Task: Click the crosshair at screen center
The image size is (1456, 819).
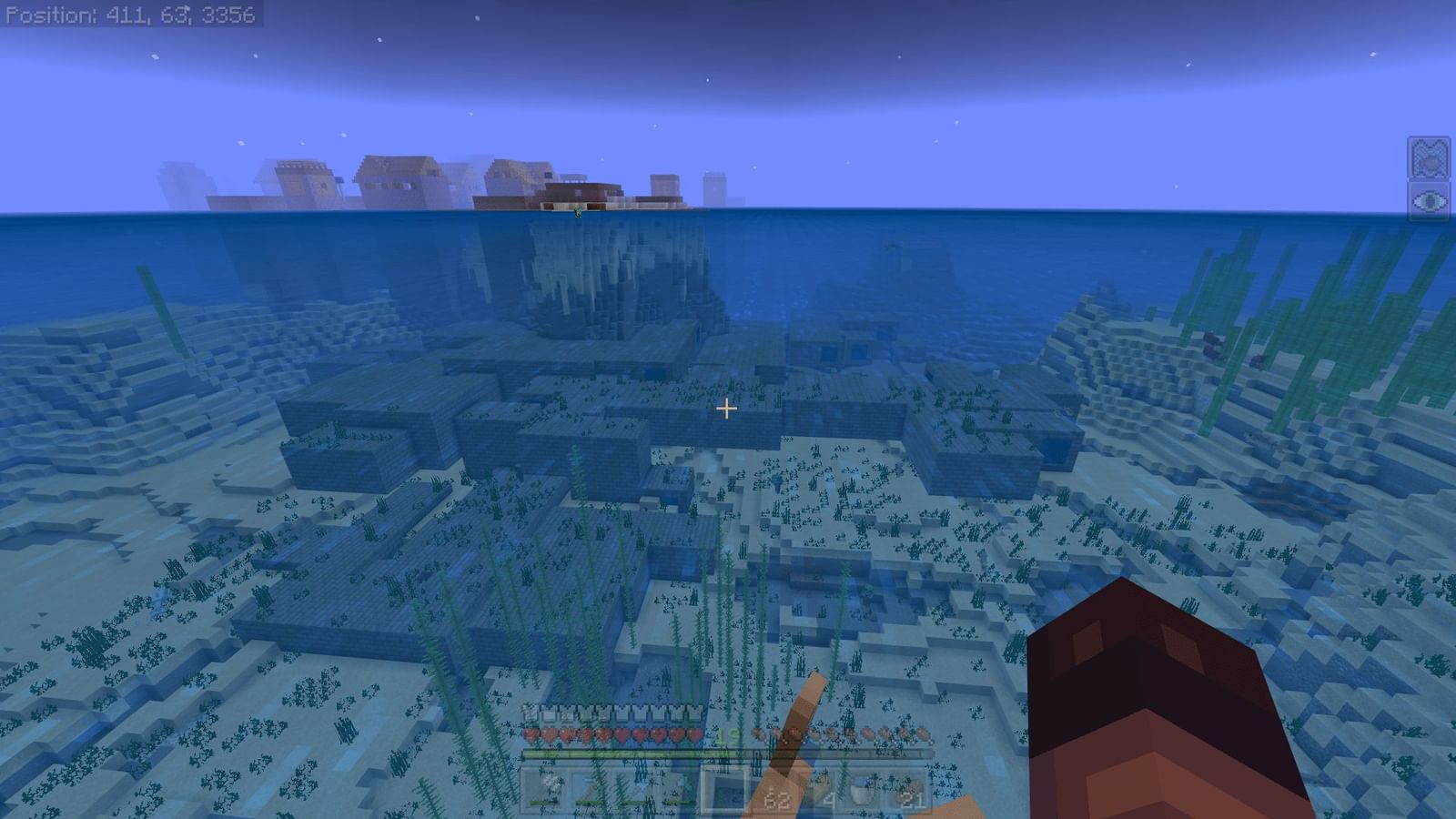Action: (x=727, y=410)
